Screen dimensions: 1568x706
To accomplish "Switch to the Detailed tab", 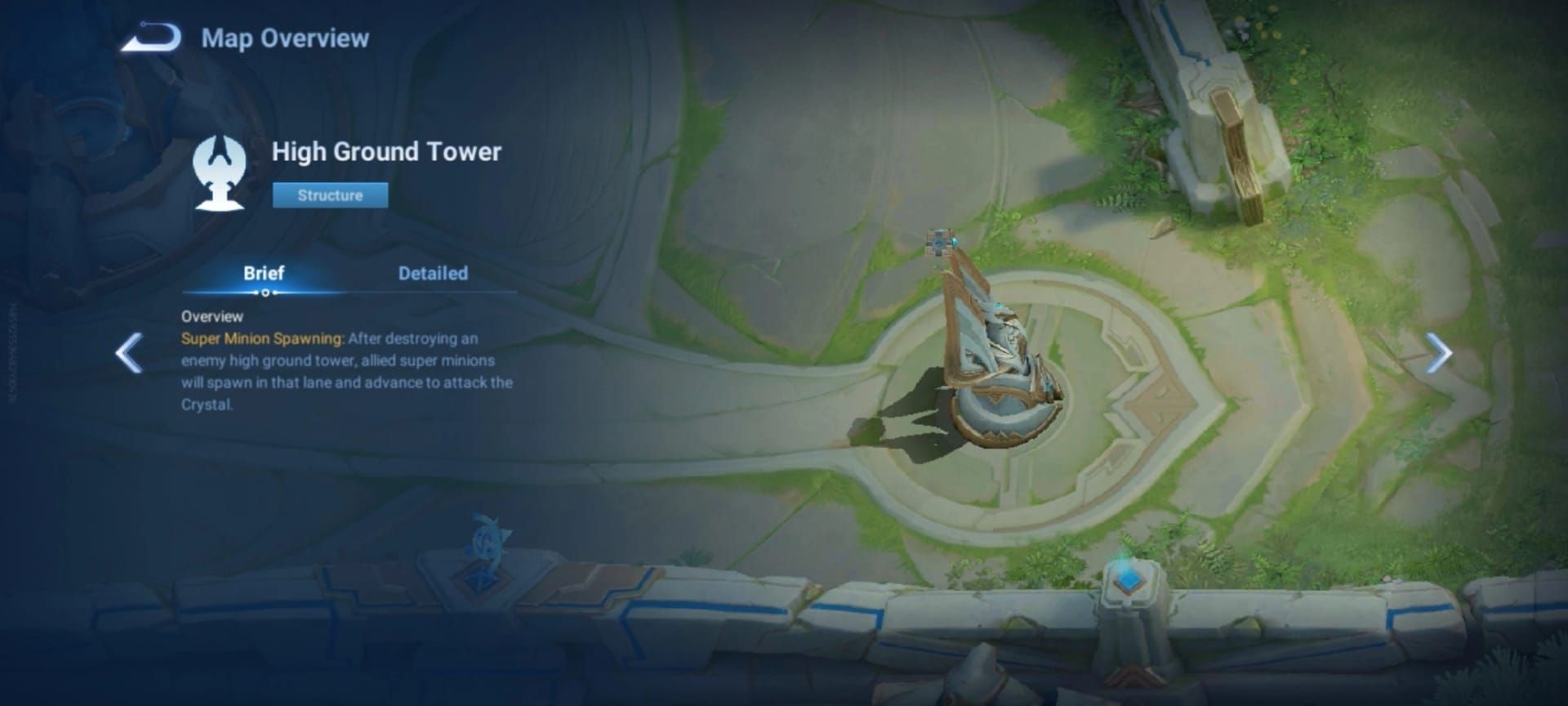I will click(x=433, y=274).
